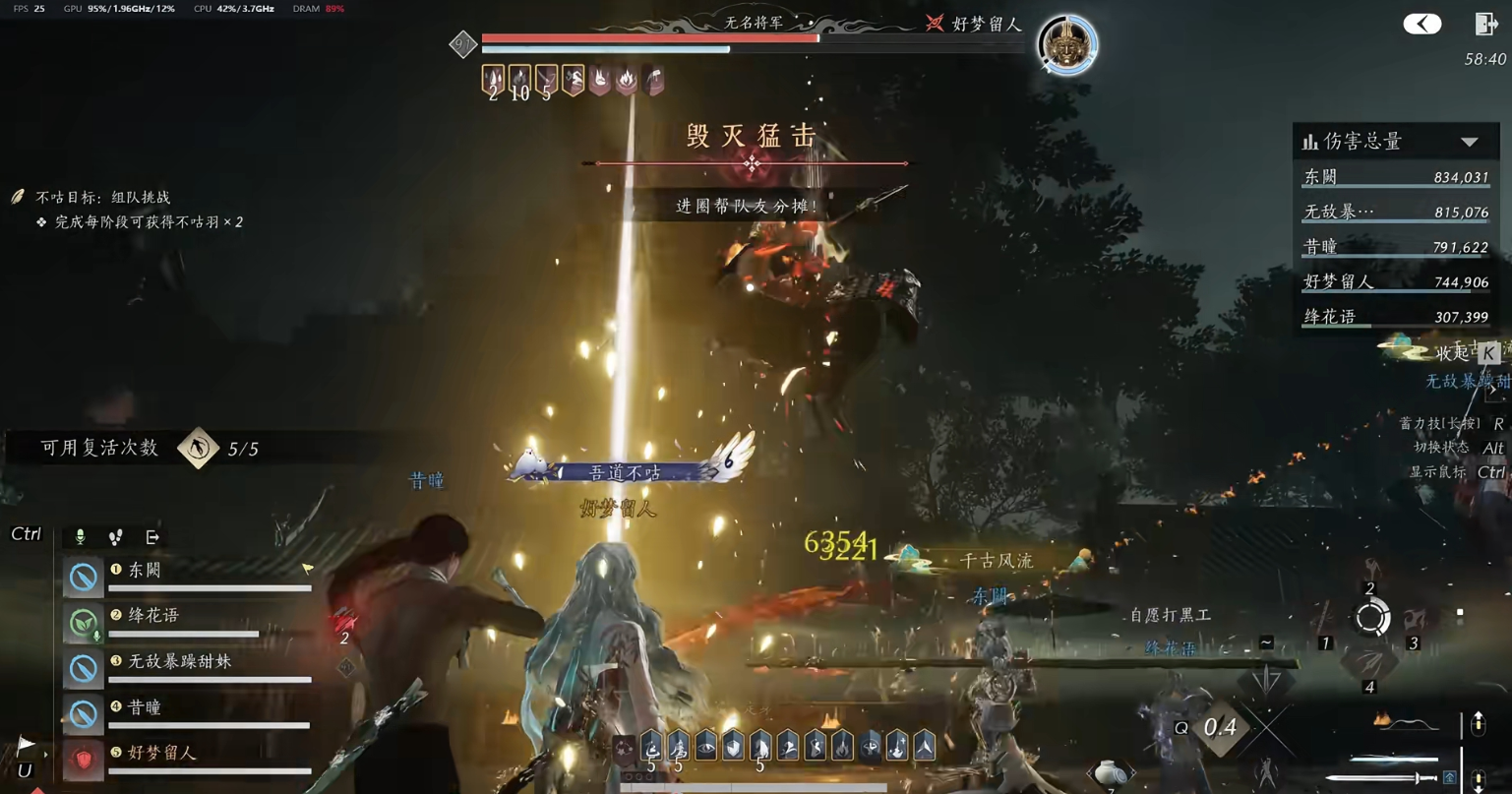Click the footprints follow icon
This screenshot has width=1512, height=794.
click(116, 536)
